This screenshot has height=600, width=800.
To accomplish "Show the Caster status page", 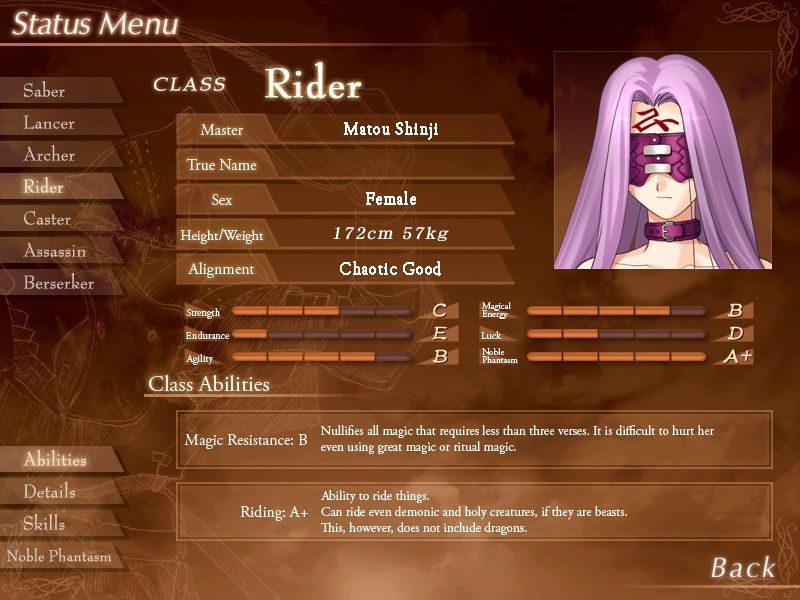I will tap(47, 219).
